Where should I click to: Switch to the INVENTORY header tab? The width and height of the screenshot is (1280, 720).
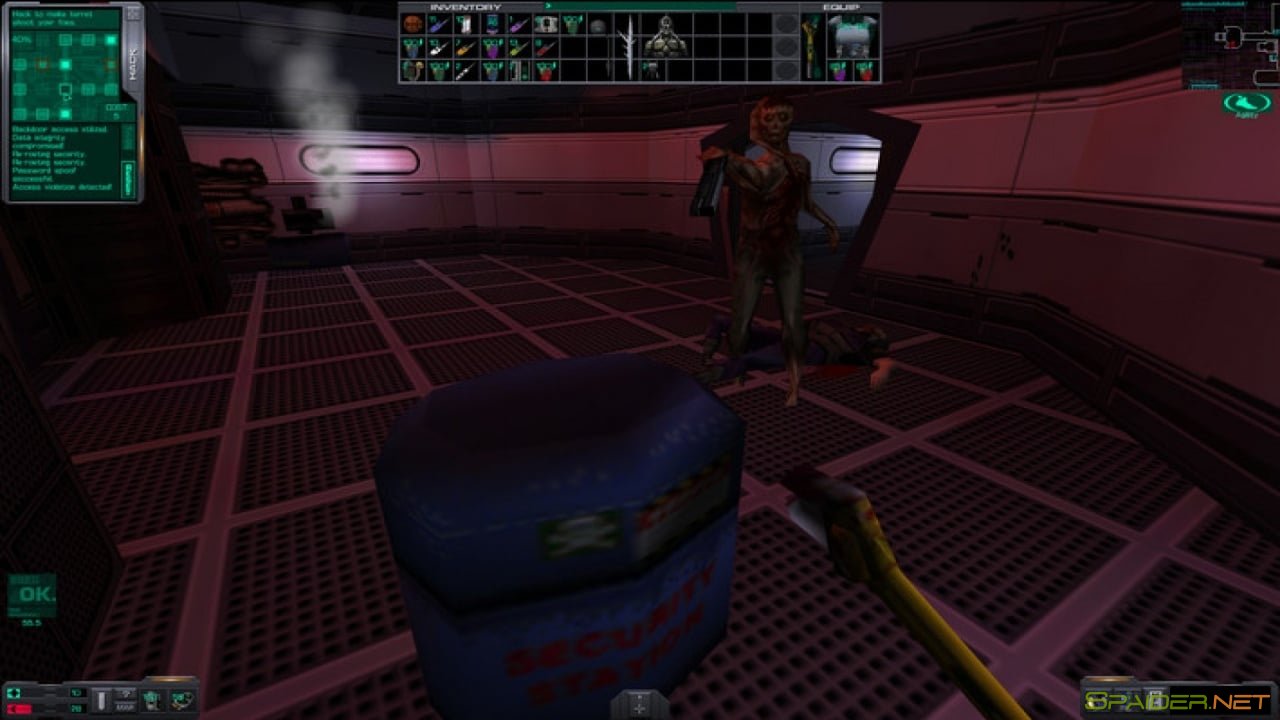click(x=464, y=6)
